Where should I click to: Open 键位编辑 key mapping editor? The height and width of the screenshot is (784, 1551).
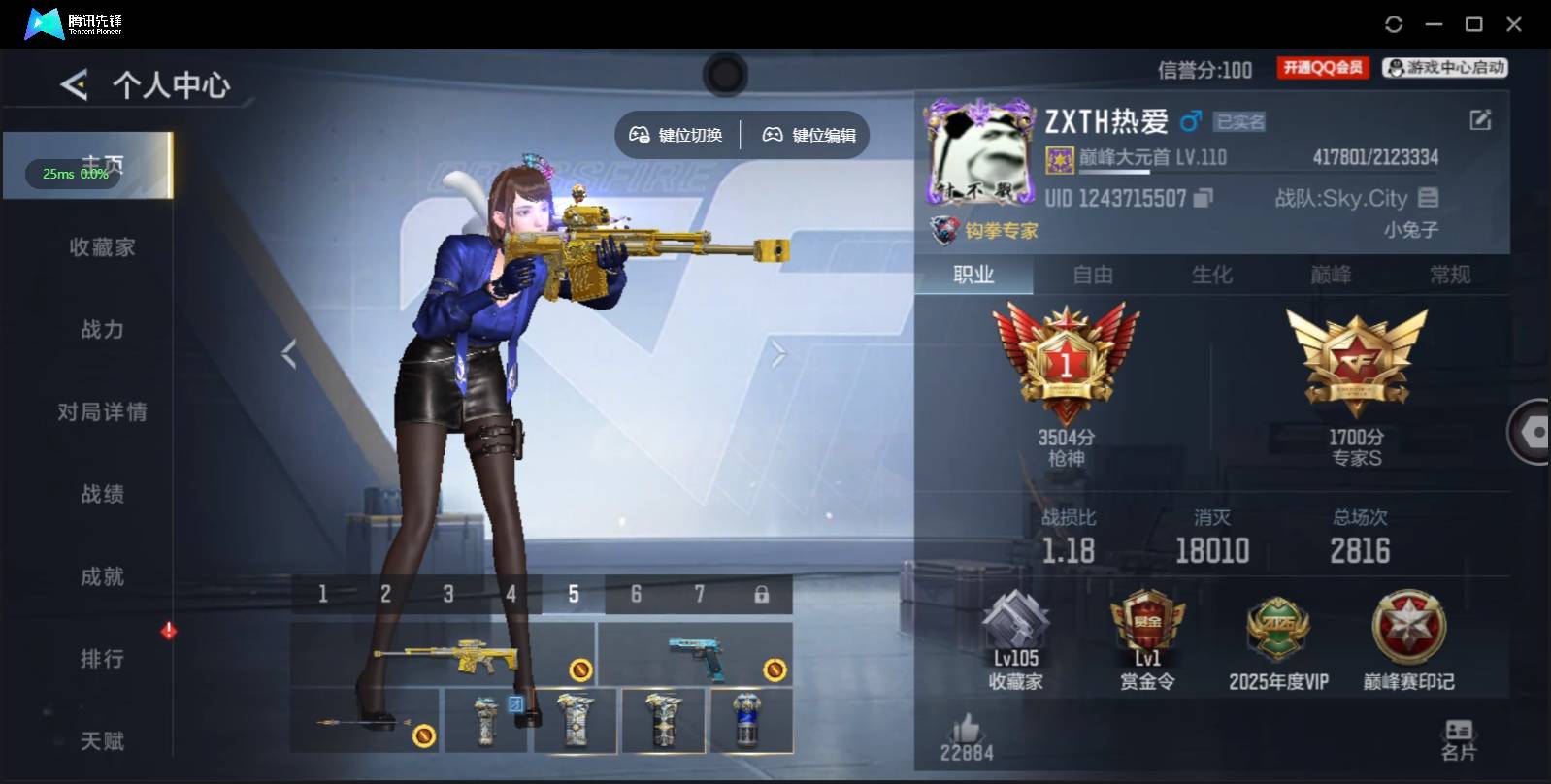click(x=808, y=135)
